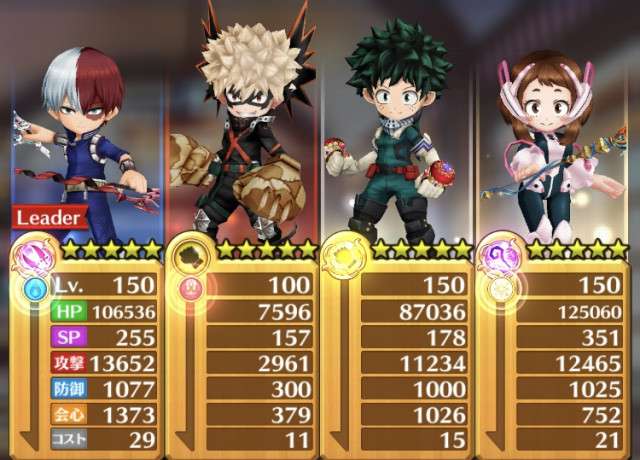Pick the green-haired Deku character card
This screenshot has width=640, height=460.
coord(395,130)
